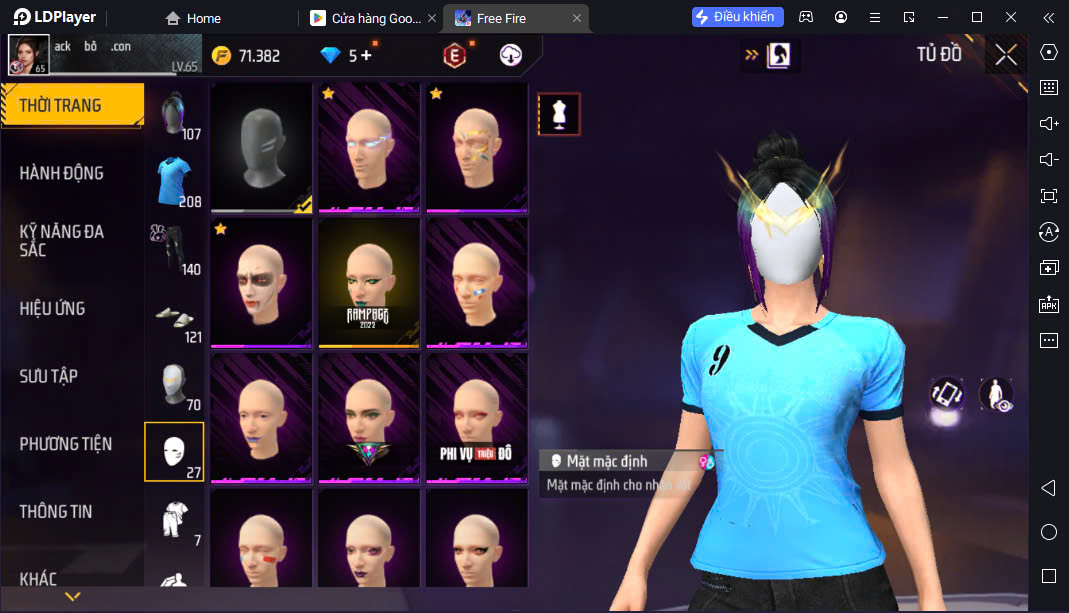Open the HÀNH ĐỘNG category
The image size is (1069, 613).
pyautogui.click(x=62, y=173)
